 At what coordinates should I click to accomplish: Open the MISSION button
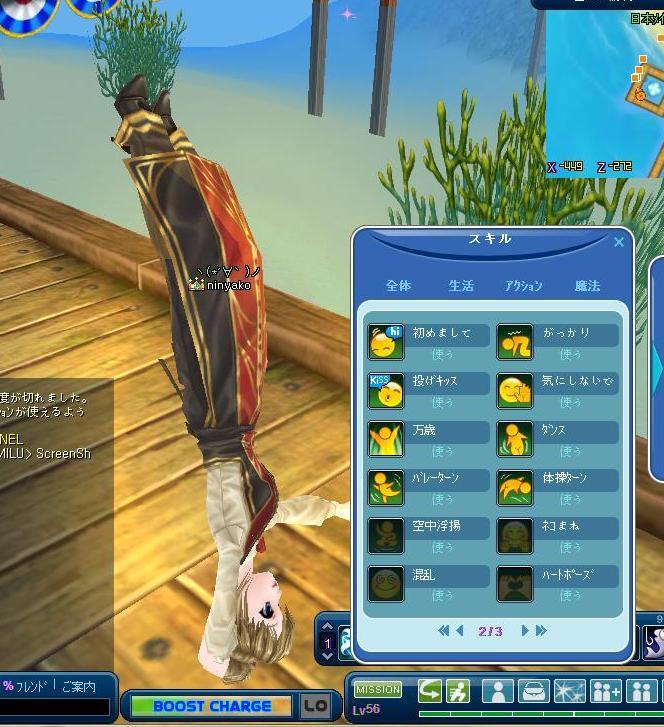[378, 689]
